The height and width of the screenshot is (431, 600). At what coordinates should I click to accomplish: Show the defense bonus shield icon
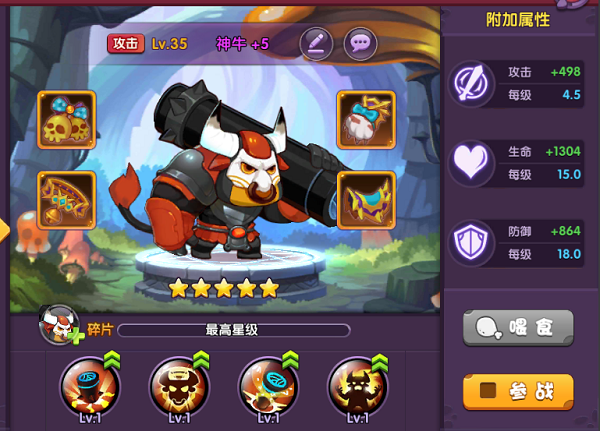pyautogui.click(x=469, y=242)
